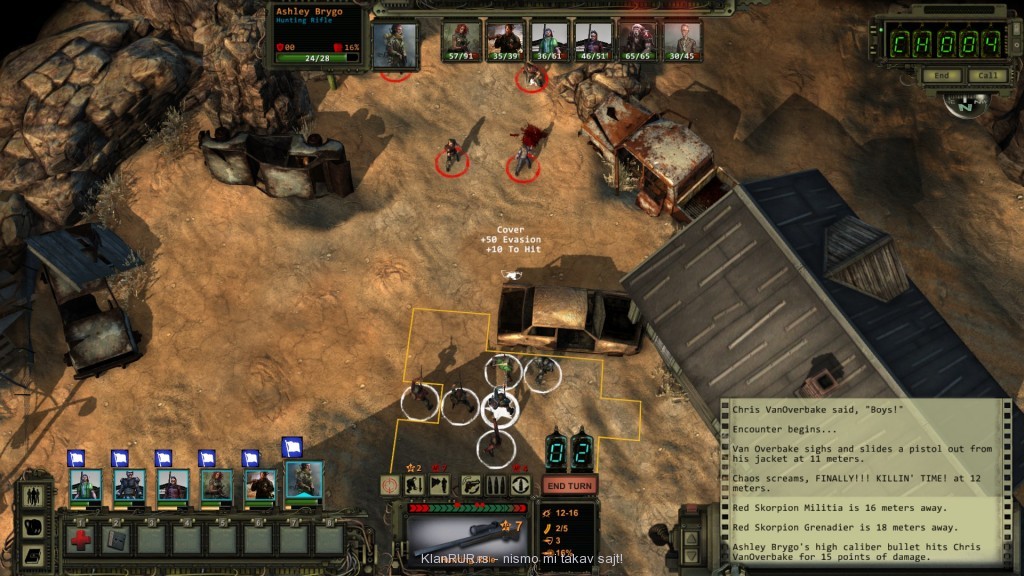The image size is (1024, 576).
Task: Choose the three bullets reload icon
Action: (496, 485)
